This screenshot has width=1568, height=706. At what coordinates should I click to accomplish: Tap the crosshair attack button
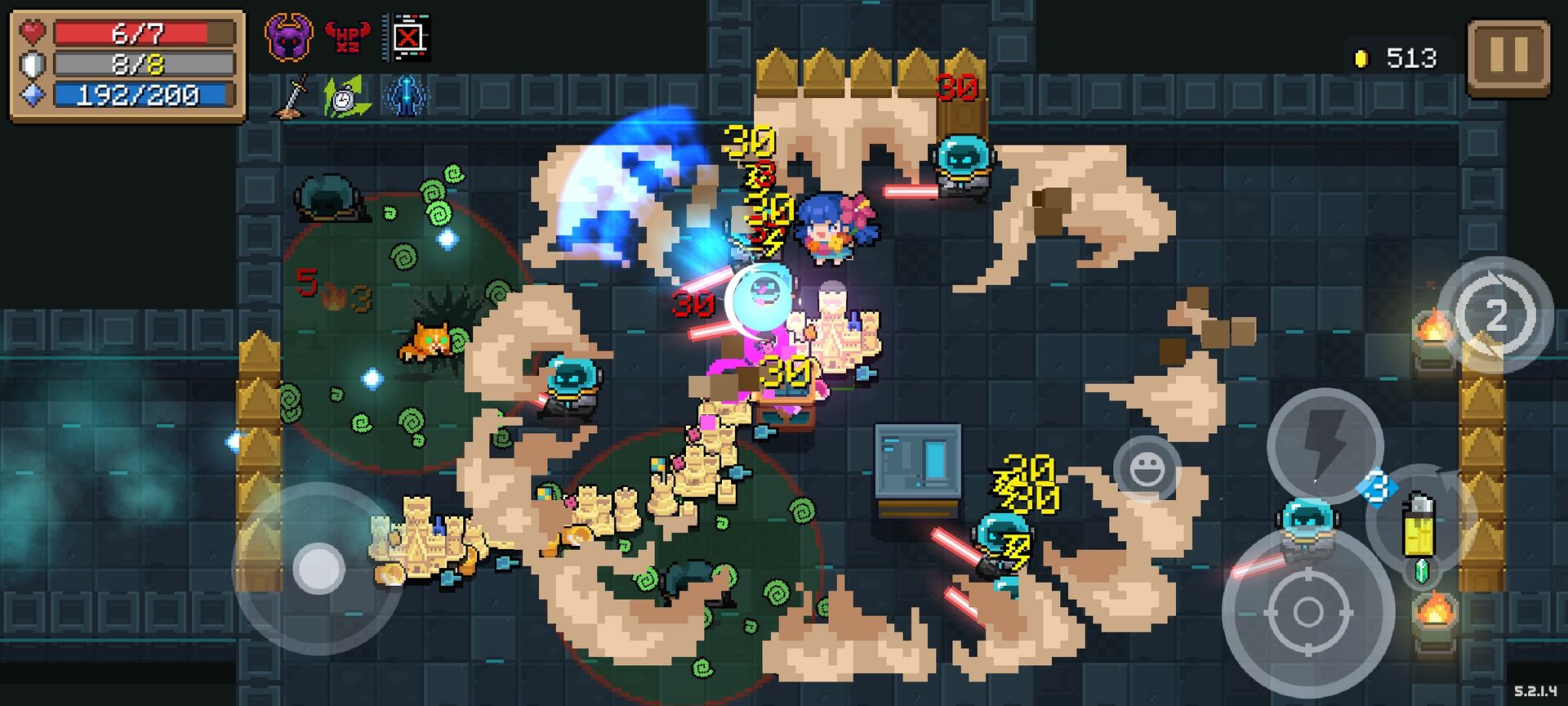click(1307, 612)
